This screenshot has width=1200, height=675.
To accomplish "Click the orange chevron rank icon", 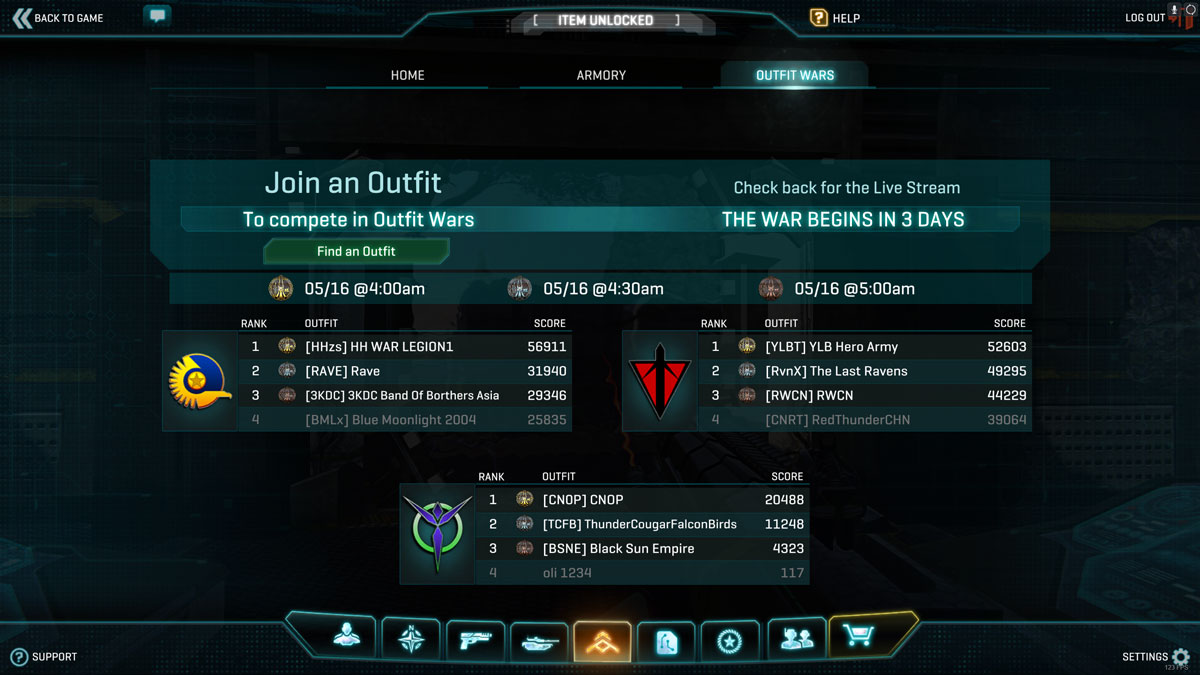I will (x=602, y=641).
